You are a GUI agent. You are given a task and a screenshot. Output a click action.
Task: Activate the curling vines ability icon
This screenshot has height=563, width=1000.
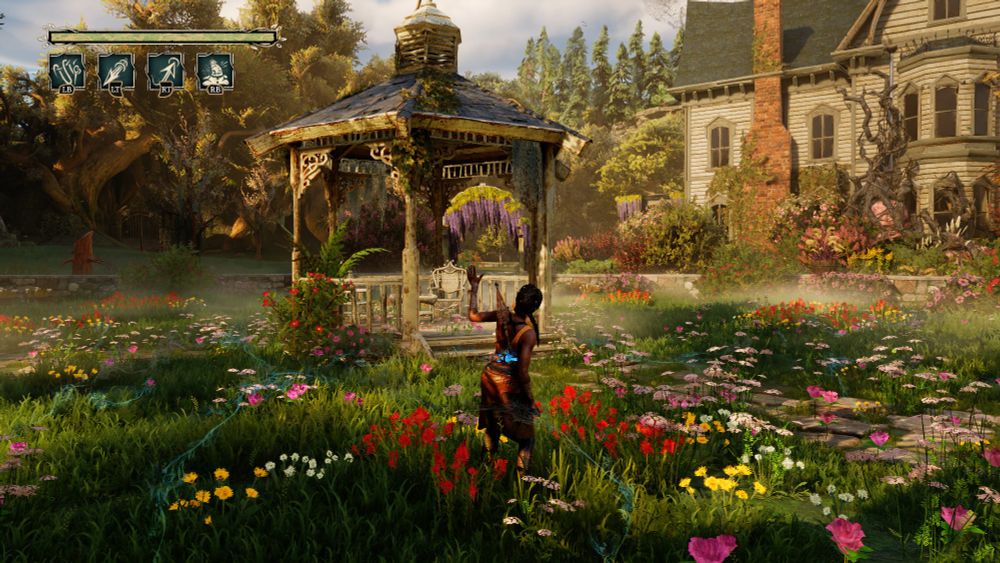pos(67,71)
